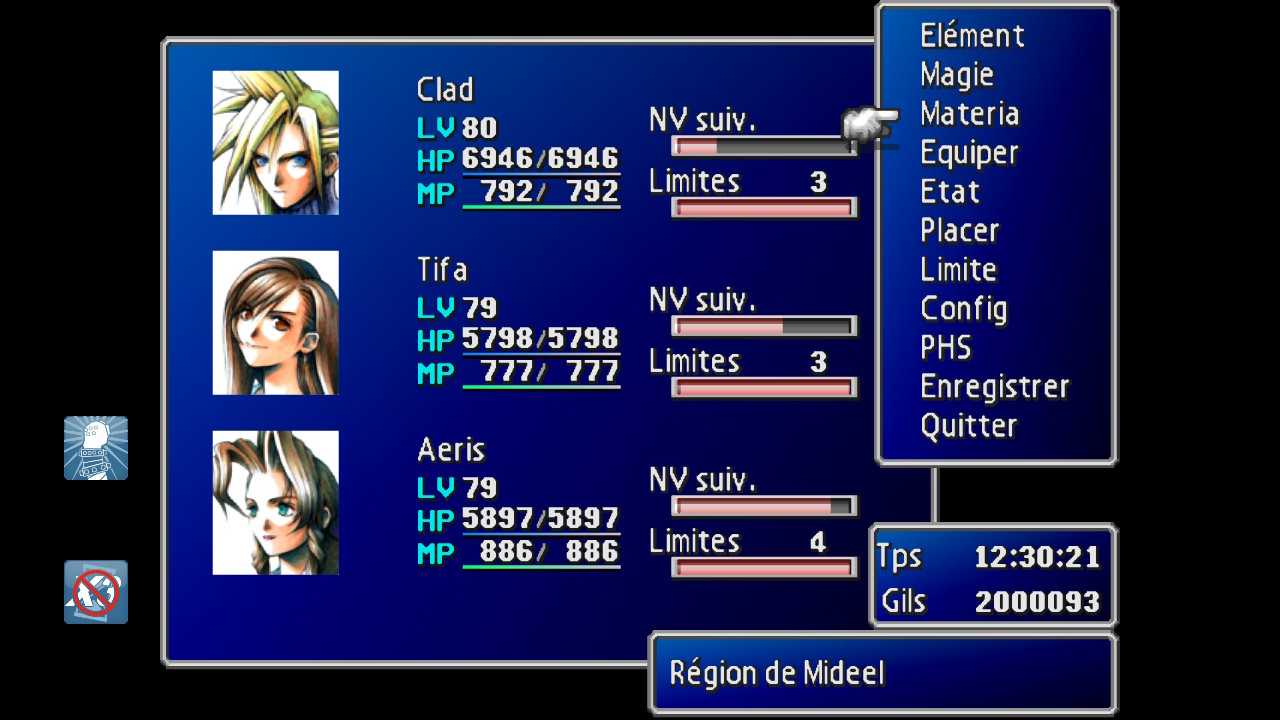Open the Config settings
The height and width of the screenshot is (720, 1280).
pos(963,309)
